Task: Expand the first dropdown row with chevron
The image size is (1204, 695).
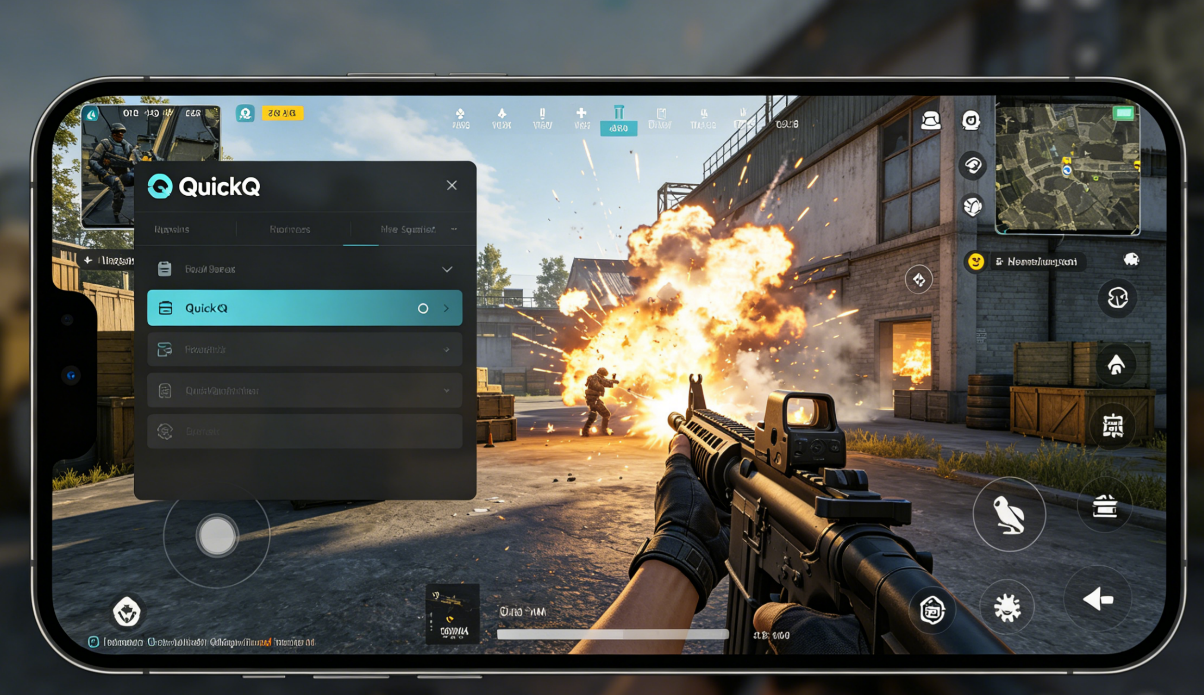Action: coord(304,269)
